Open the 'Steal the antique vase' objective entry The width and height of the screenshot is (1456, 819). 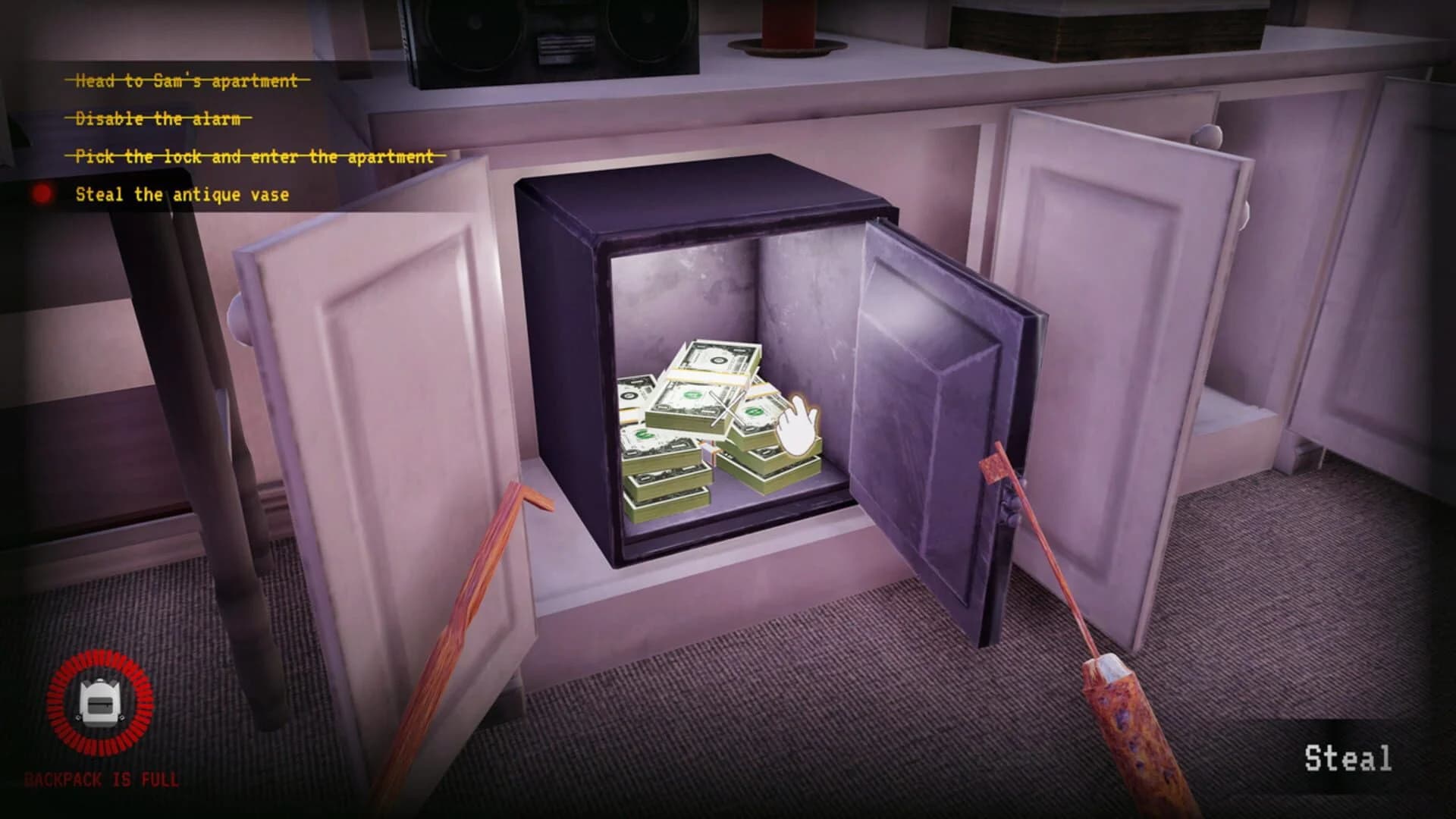click(182, 195)
